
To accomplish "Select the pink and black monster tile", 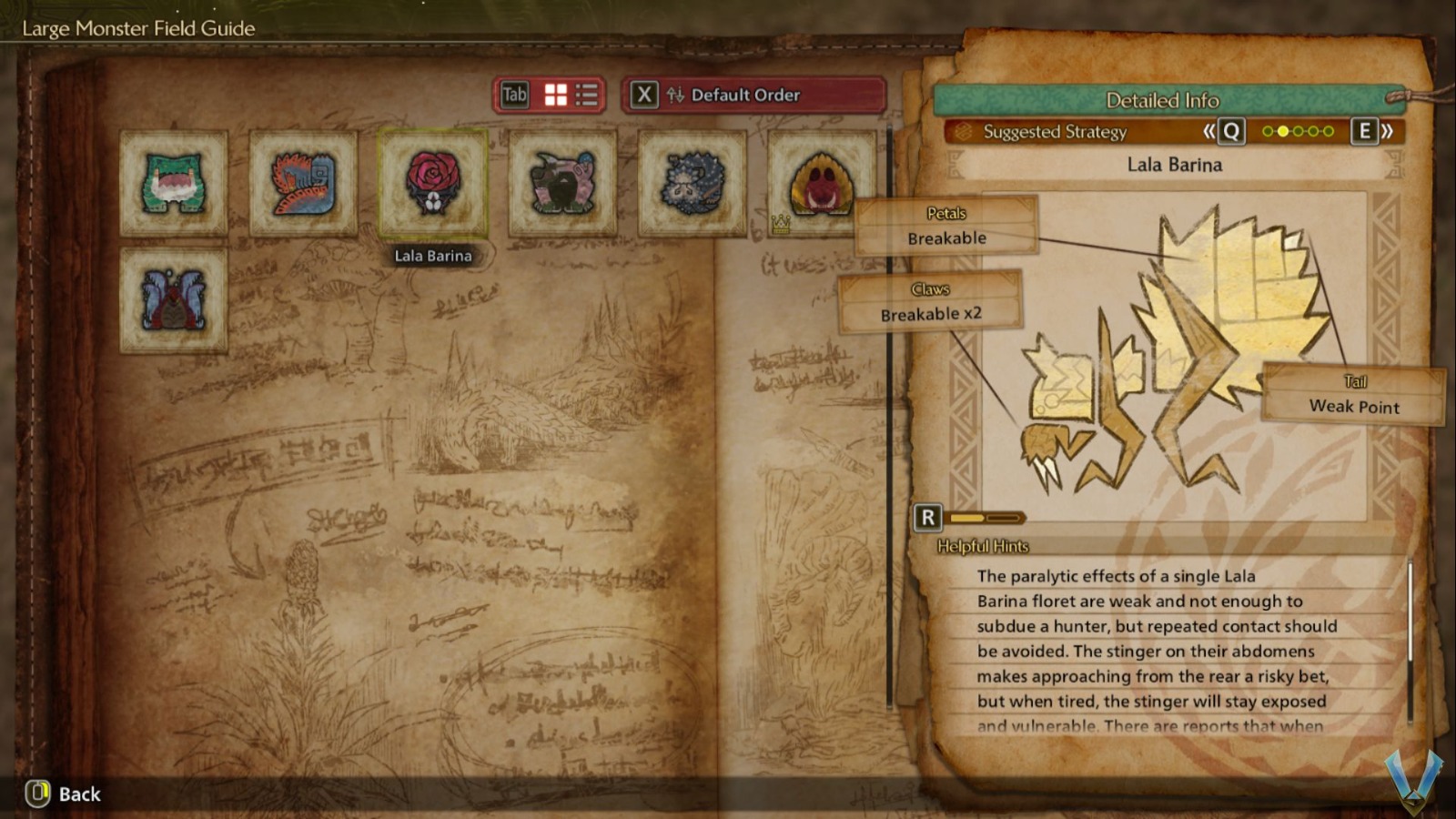I will click(x=562, y=183).
